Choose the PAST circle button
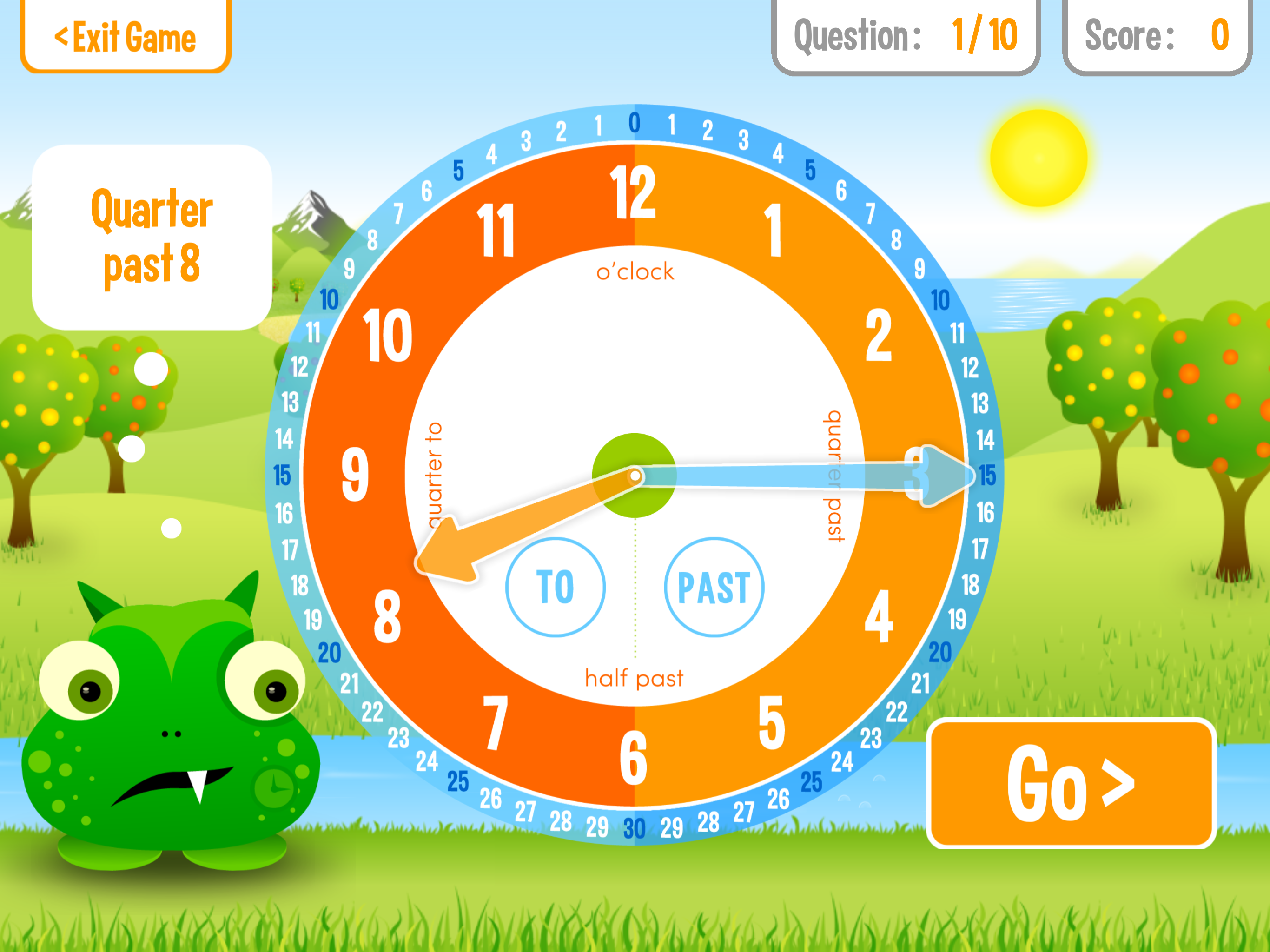Screen dimensions: 1270x952 tap(714, 587)
